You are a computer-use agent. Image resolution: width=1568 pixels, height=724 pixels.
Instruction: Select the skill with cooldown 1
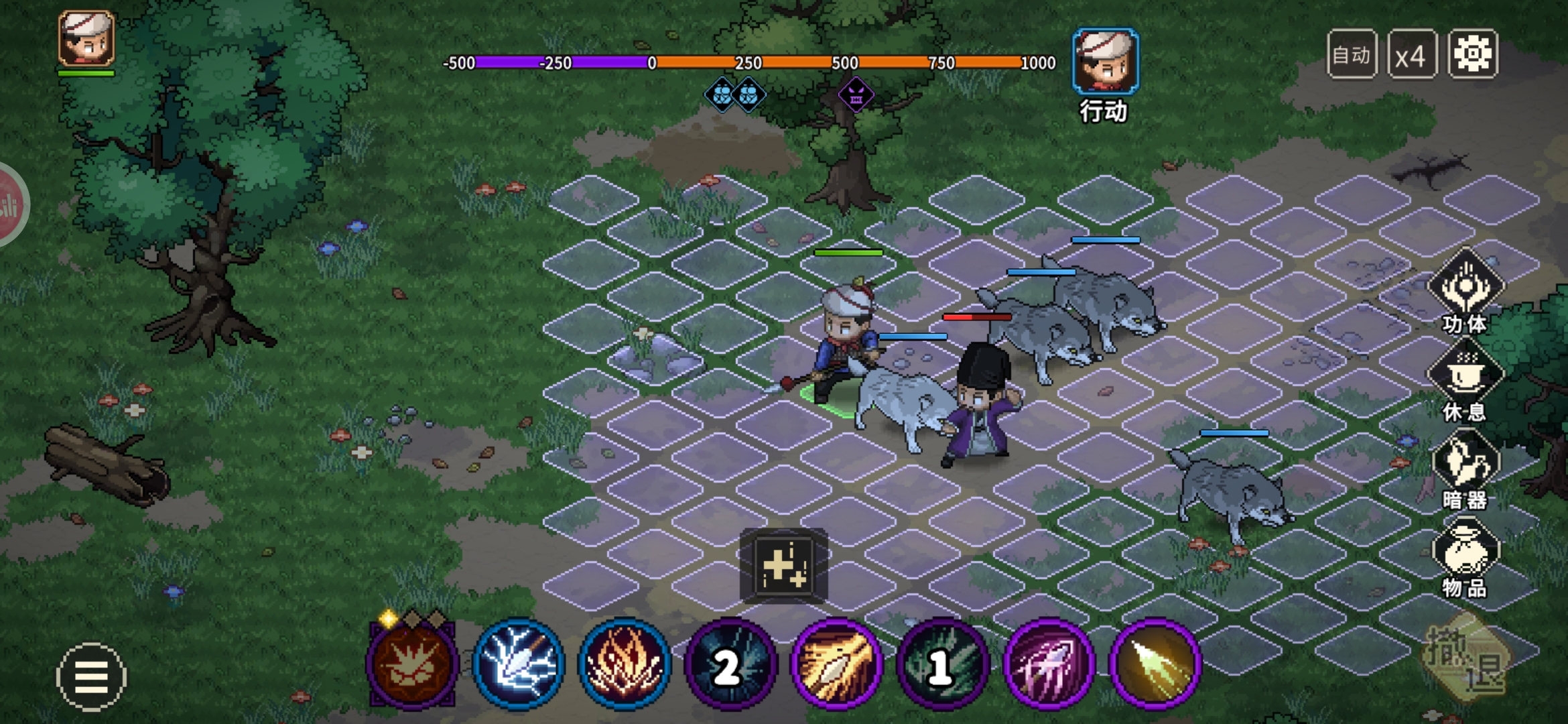pos(942,663)
